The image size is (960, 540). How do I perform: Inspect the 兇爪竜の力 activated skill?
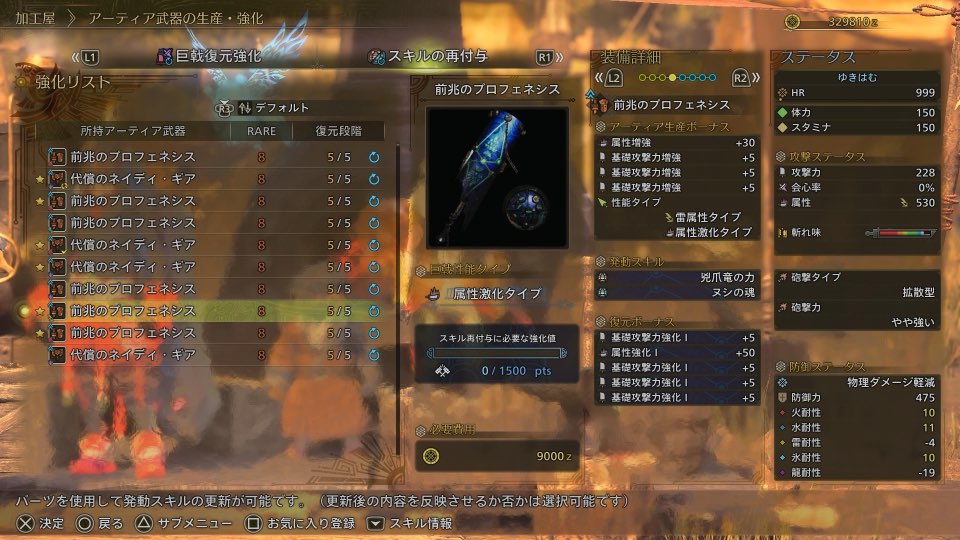click(677, 278)
